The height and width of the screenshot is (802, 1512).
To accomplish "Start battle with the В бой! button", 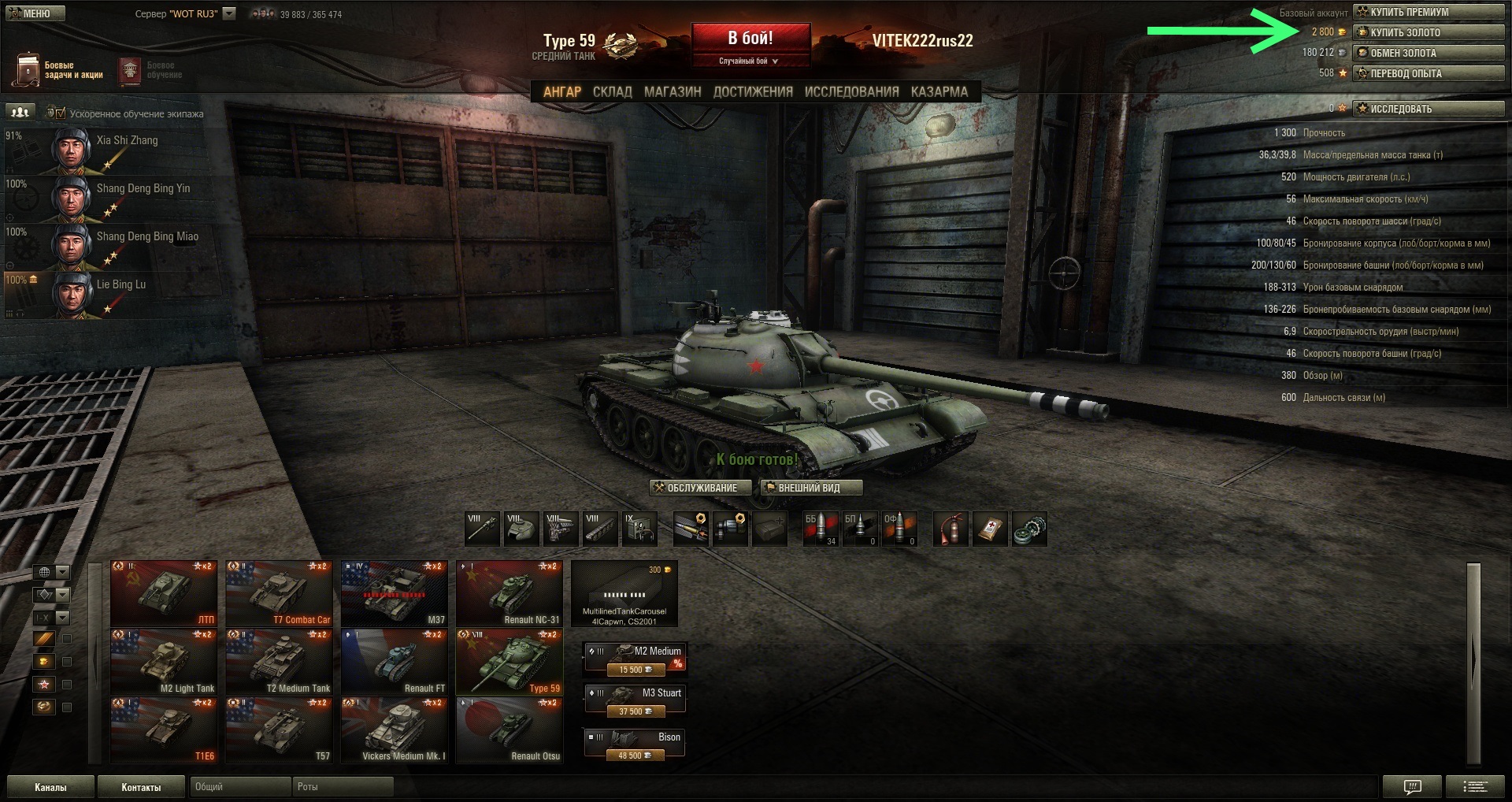I will pos(750,39).
